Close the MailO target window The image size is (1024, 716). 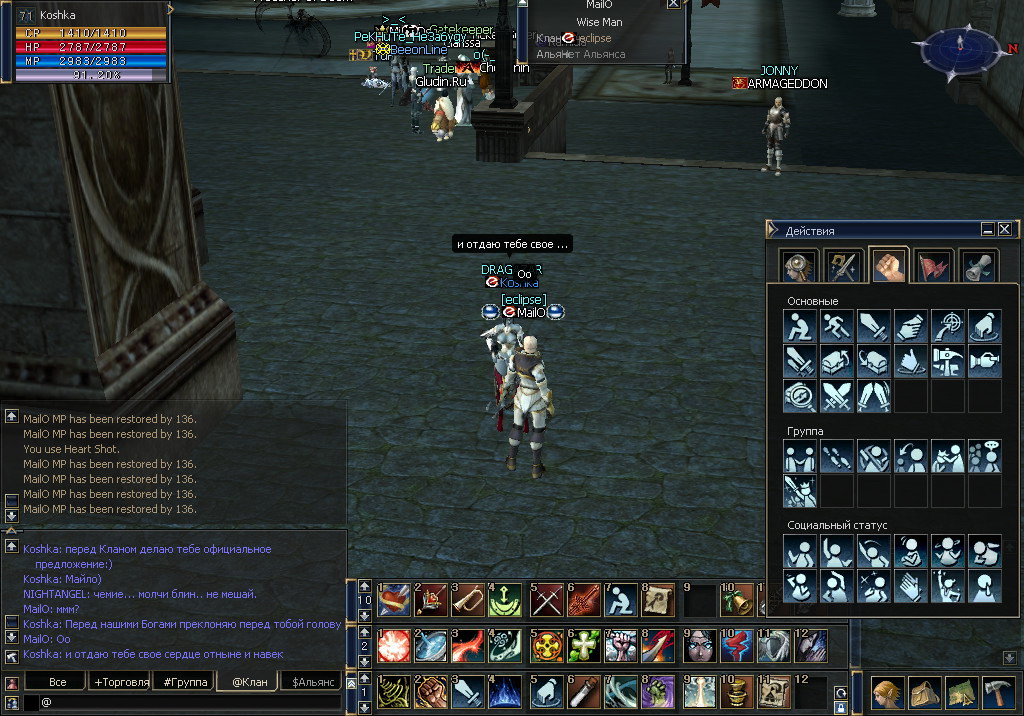pos(673,3)
